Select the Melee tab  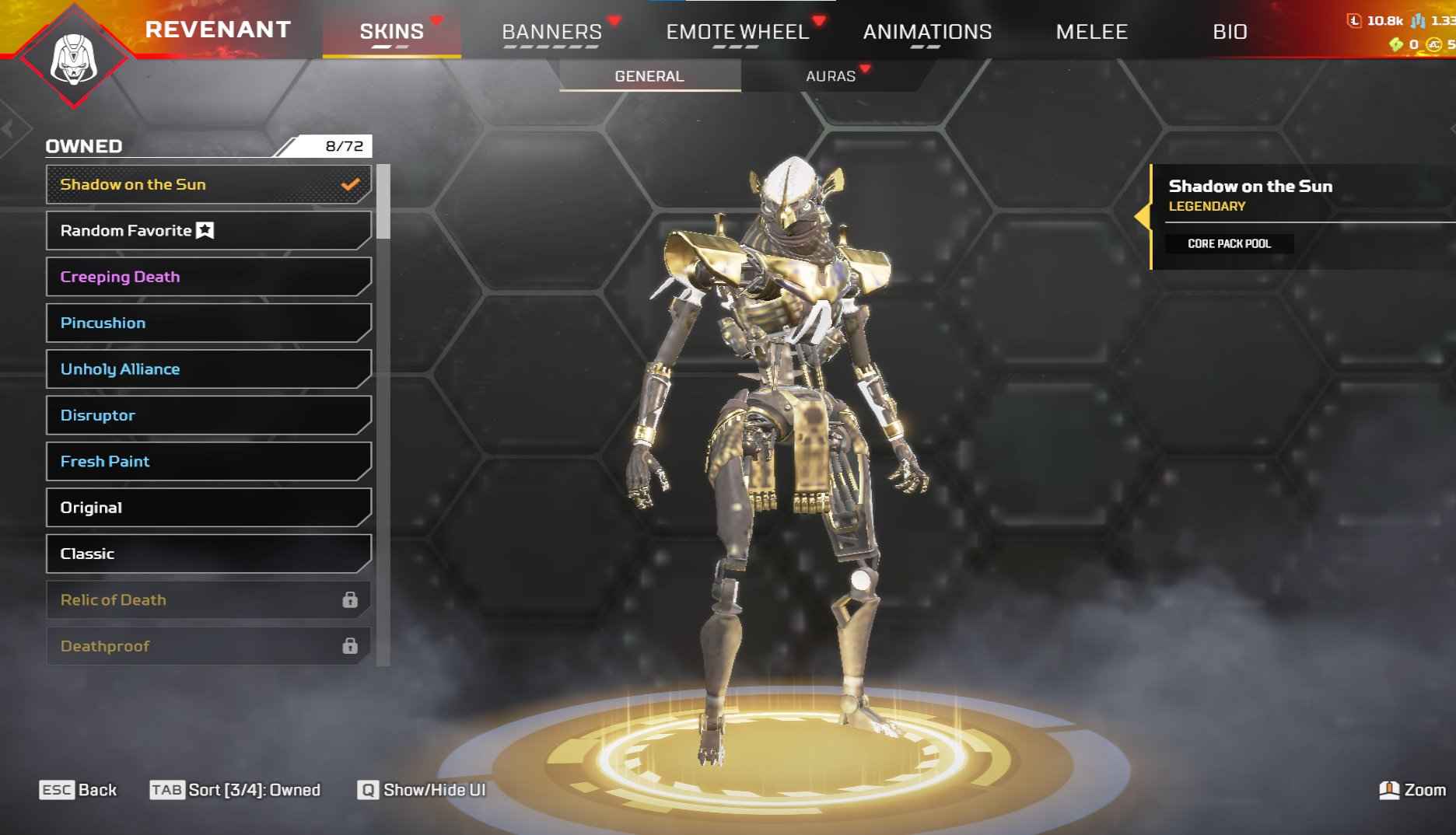(1091, 32)
